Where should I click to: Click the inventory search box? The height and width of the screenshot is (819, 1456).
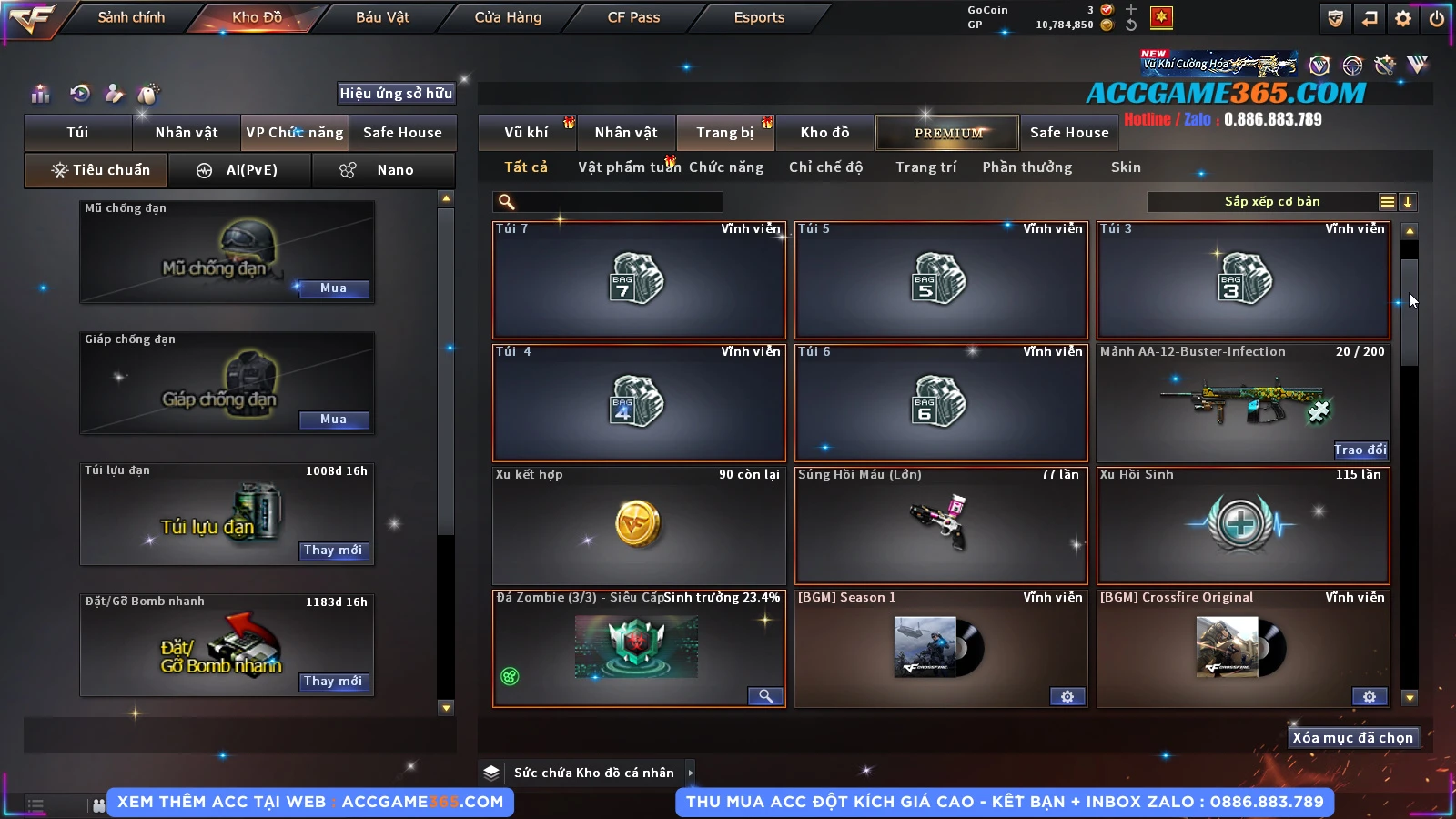pyautogui.click(x=610, y=202)
